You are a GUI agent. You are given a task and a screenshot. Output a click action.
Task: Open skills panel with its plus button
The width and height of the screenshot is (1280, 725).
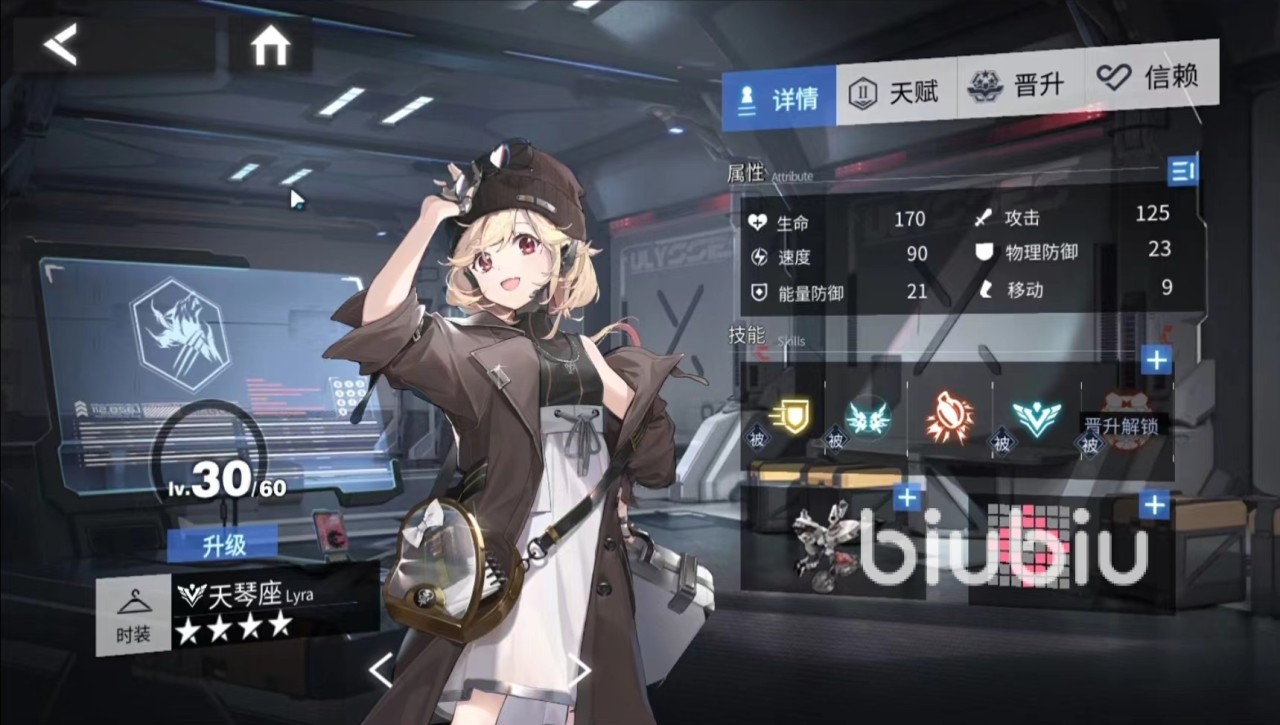click(x=1156, y=360)
